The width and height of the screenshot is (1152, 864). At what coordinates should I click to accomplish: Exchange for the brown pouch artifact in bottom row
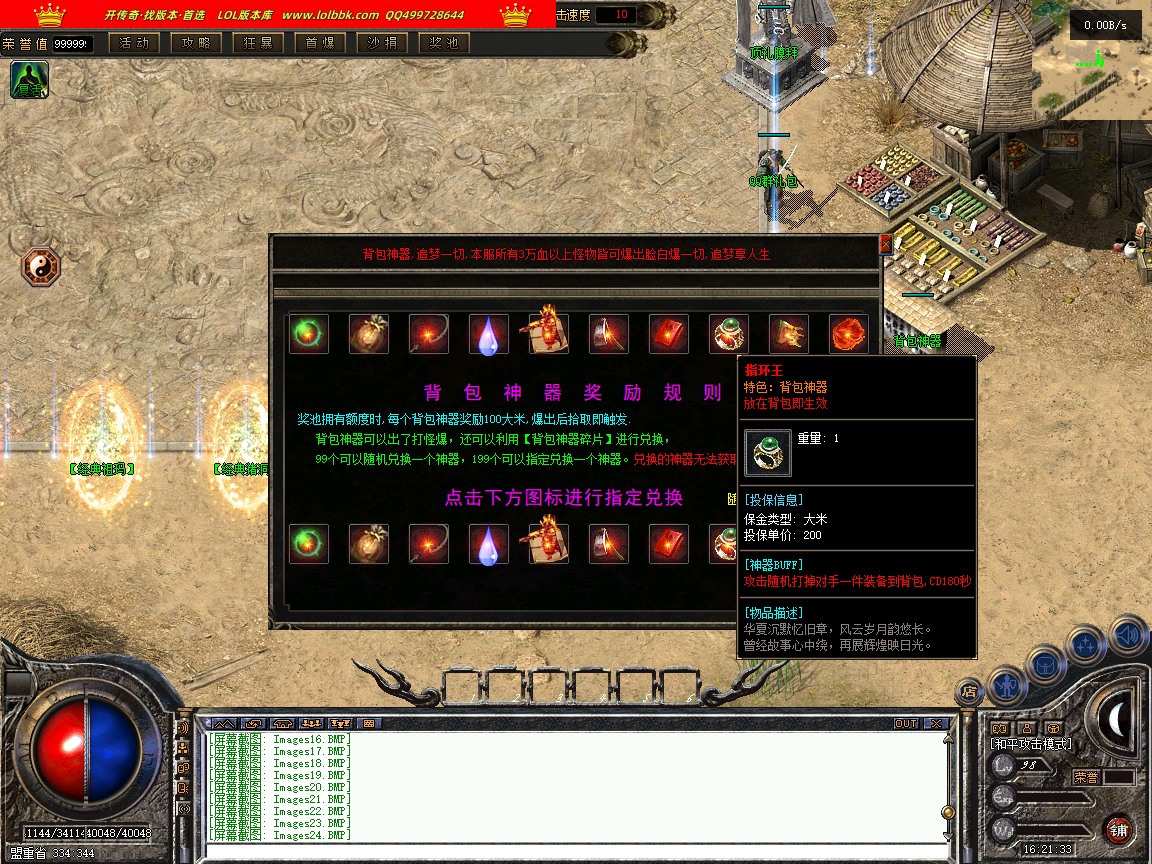click(x=368, y=544)
